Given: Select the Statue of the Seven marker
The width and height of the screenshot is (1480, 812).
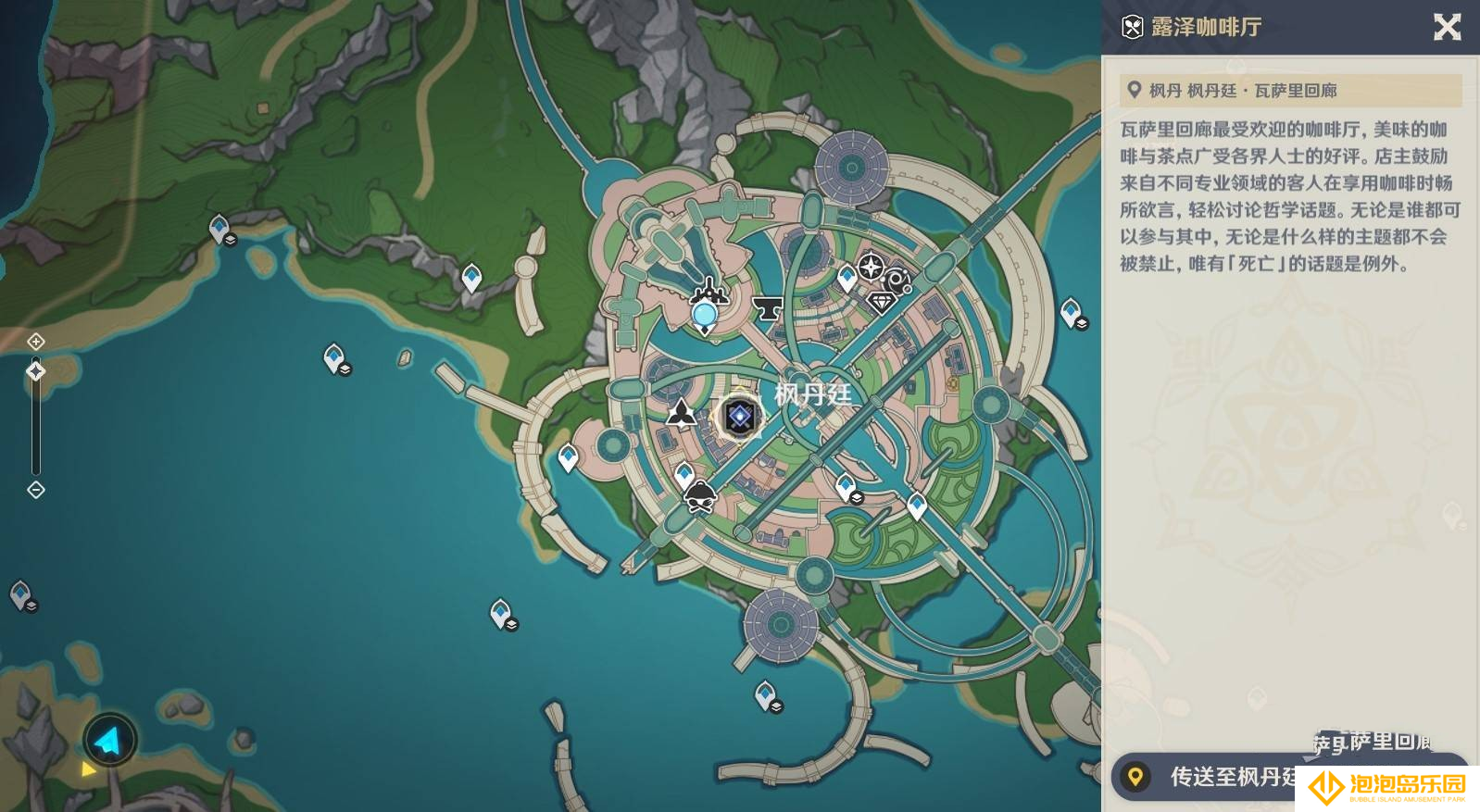Looking at the screenshot, I should [709, 292].
